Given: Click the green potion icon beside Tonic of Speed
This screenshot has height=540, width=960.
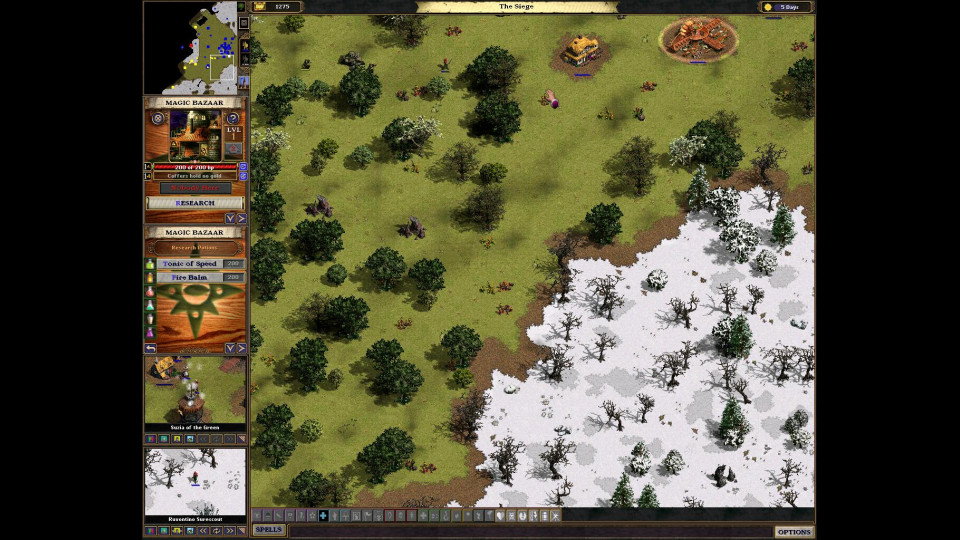Looking at the screenshot, I should pyautogui.click(x=150, y=264).
